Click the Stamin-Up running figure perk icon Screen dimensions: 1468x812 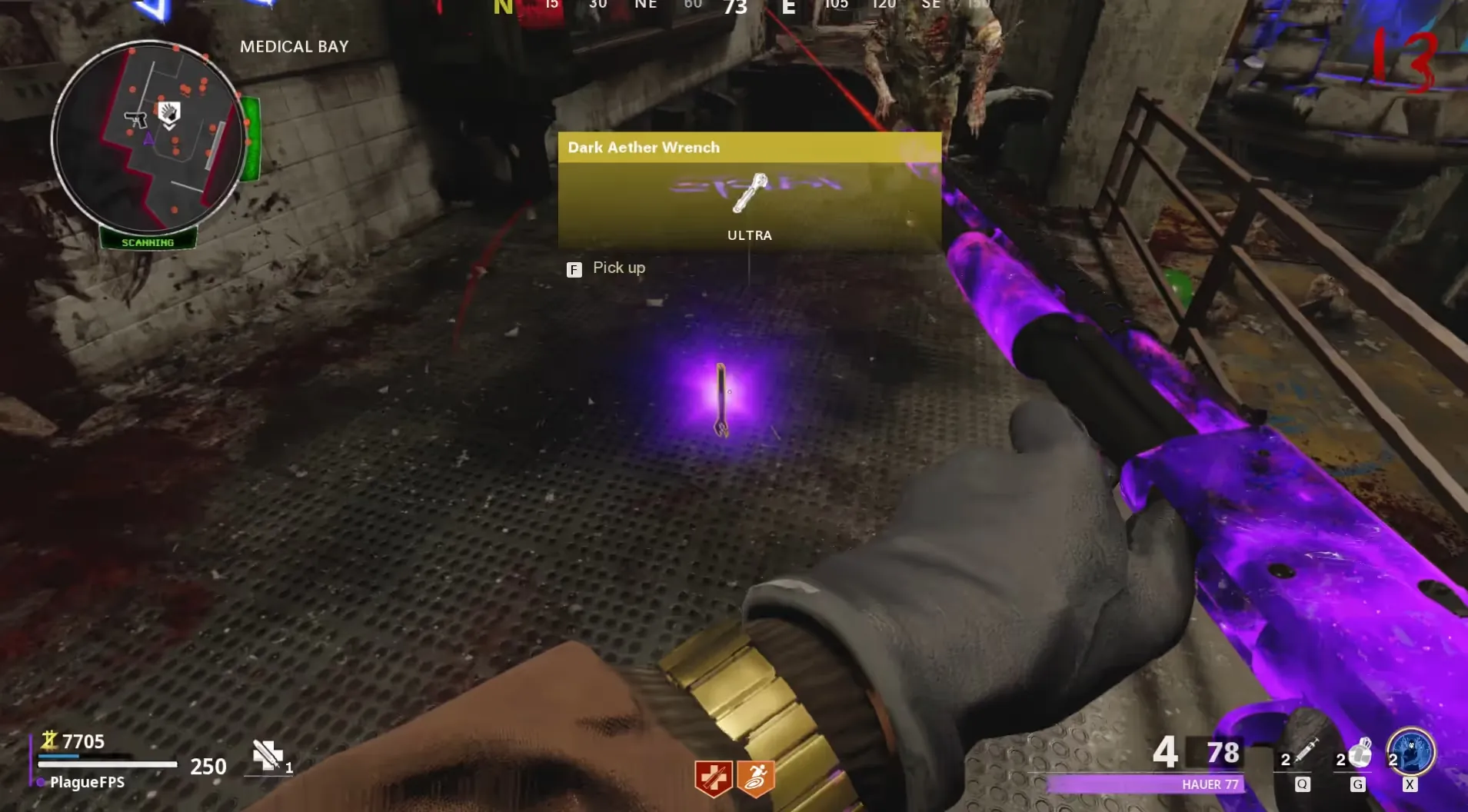pyautogui.click(x=755, y=779)
